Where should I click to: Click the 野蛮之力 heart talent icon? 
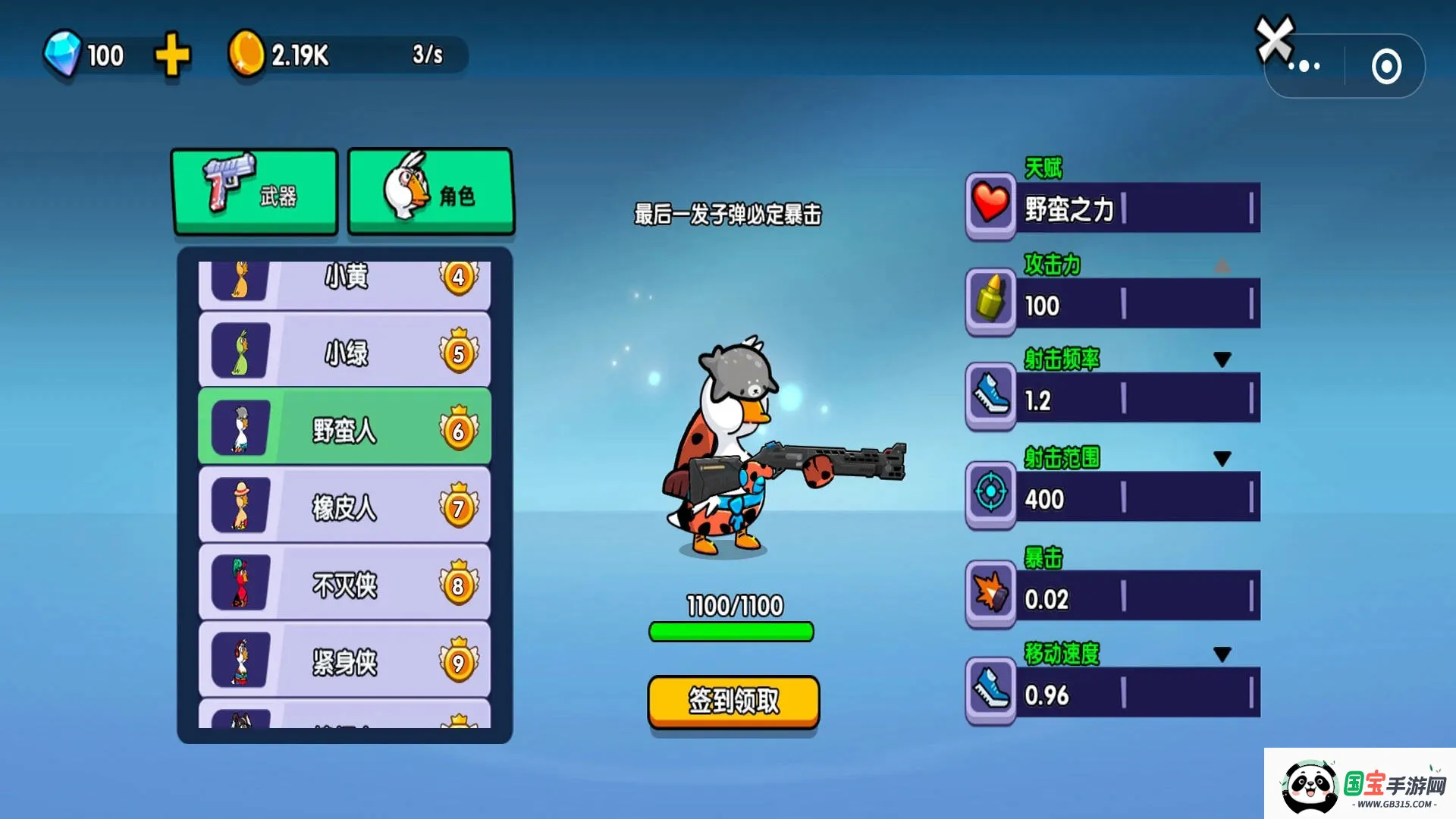[990, 205]
